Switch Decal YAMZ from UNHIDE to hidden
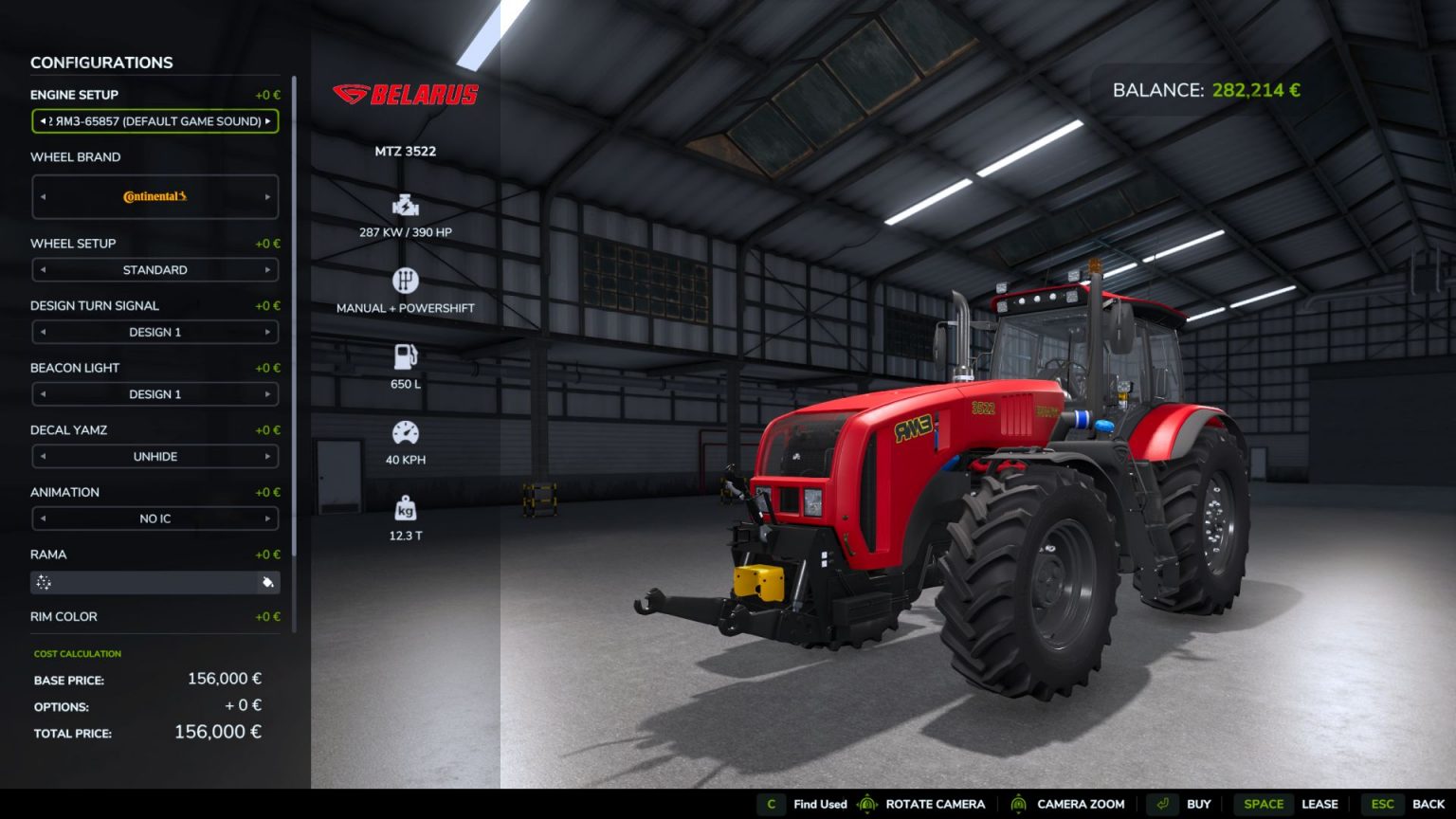This screenshot has width=1456, height=819. pos(268,456)
